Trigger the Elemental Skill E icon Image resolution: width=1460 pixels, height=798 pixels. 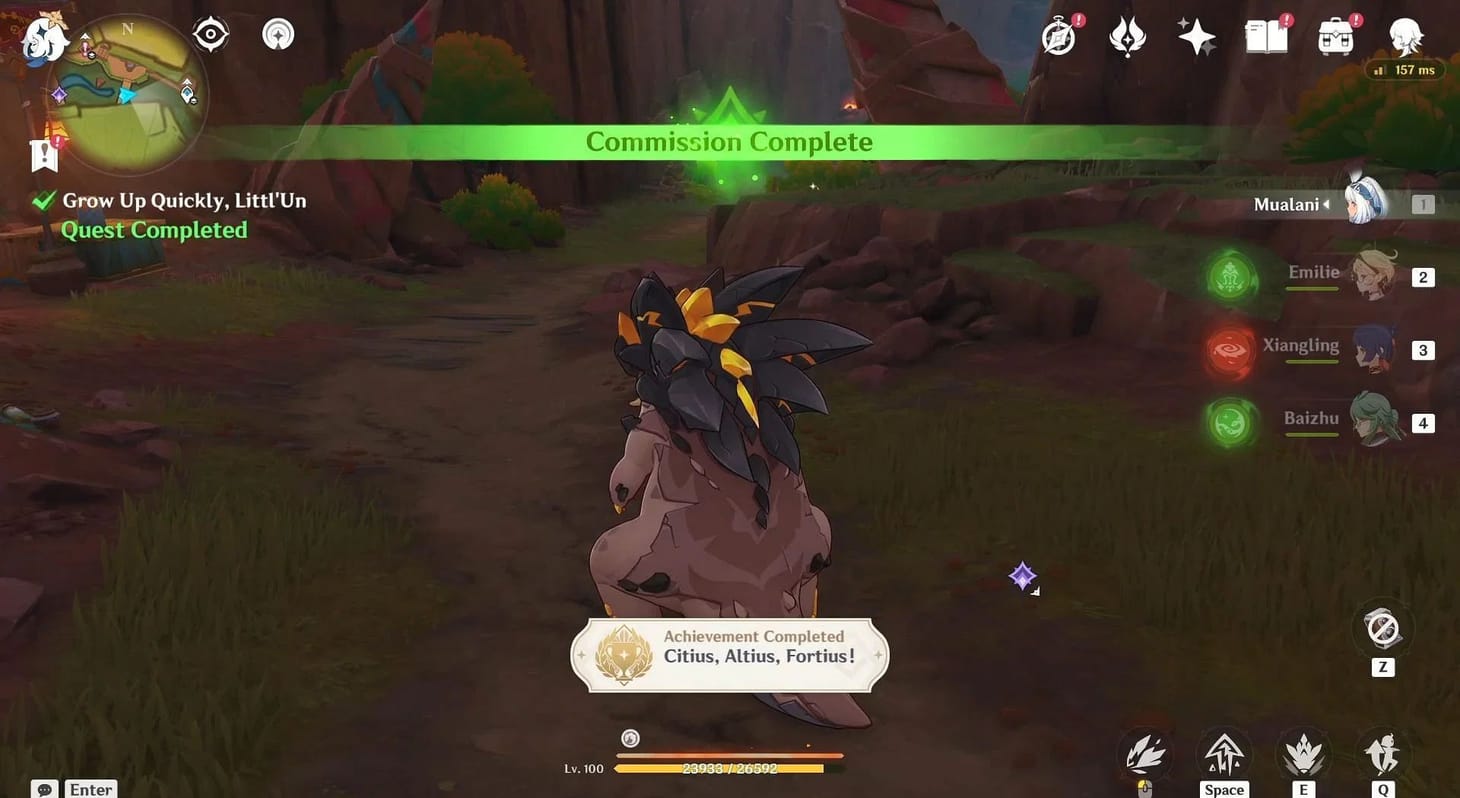pos(1303,752)
